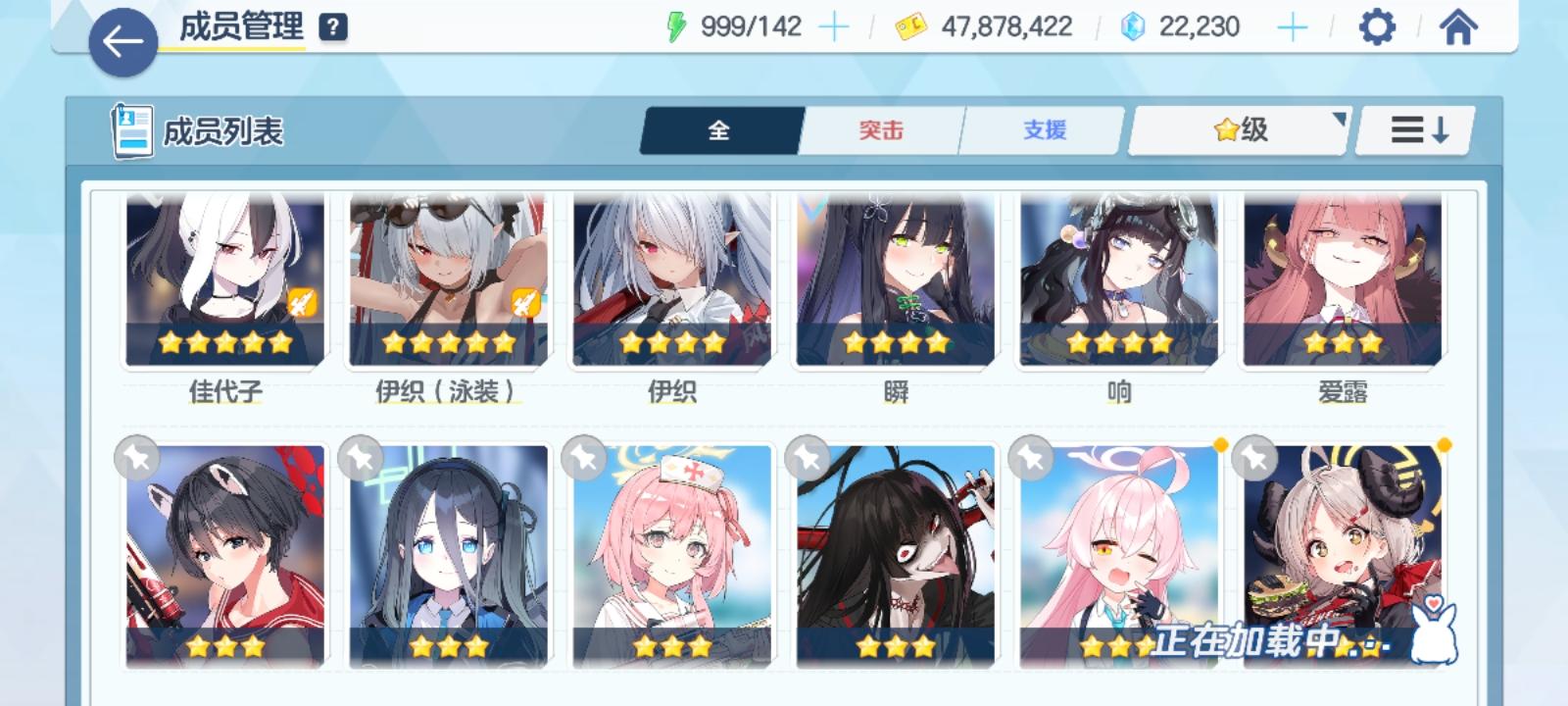Click the plus button next to energy count

point(833,25)
